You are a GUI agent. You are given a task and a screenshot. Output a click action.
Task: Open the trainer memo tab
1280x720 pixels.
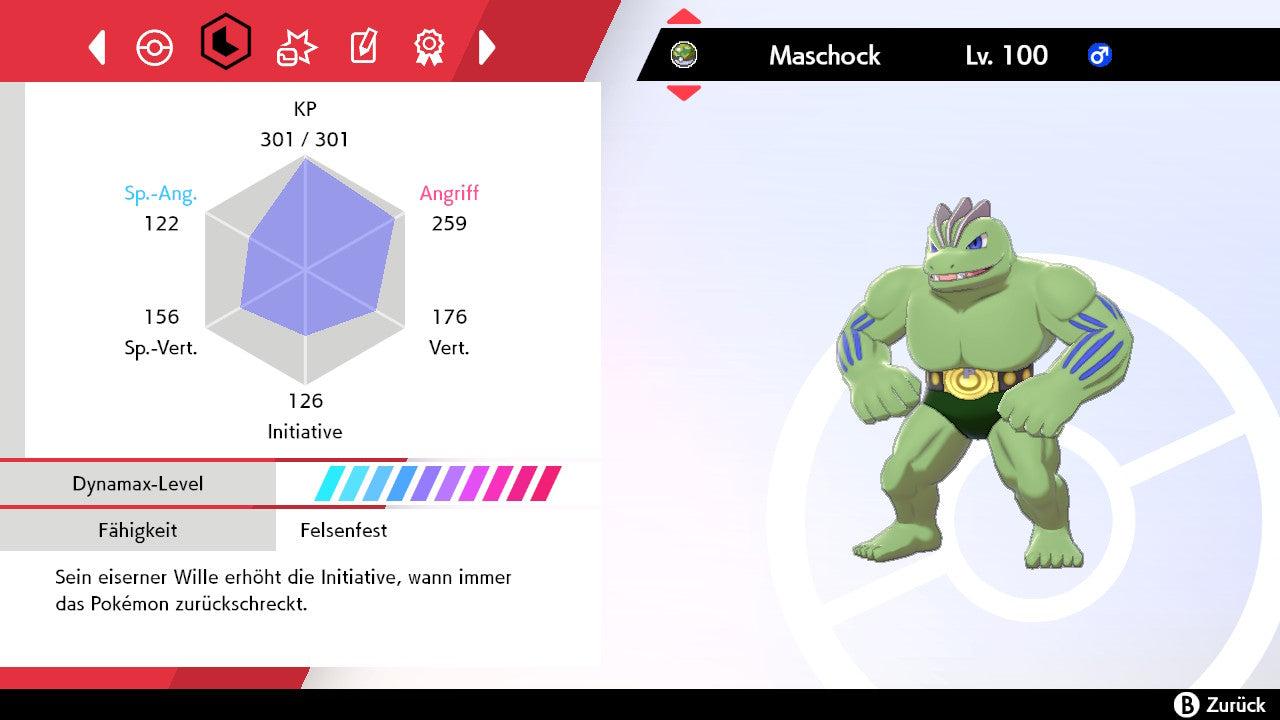[362, 47]
